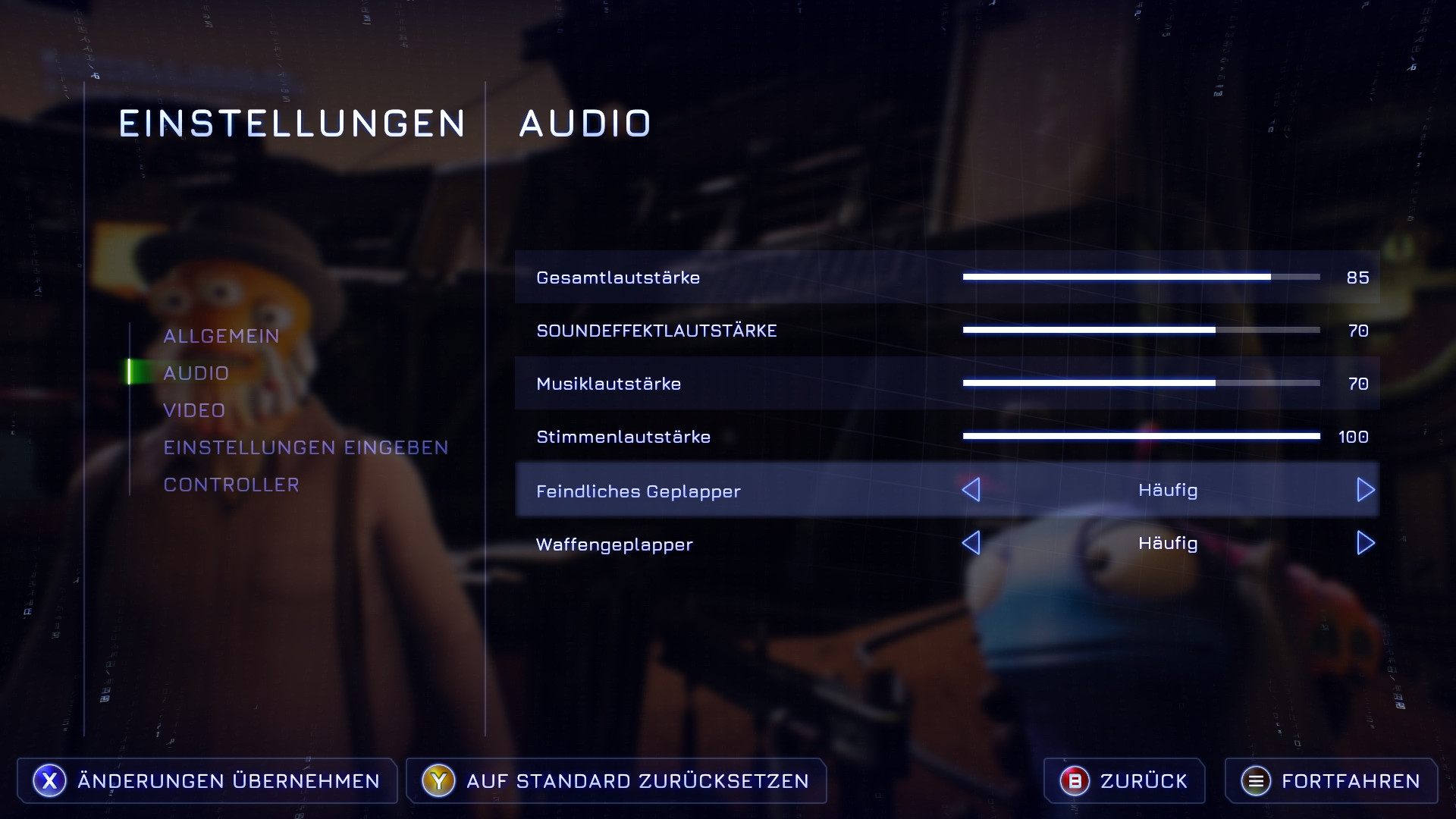The image size is (1456, 819).
Task: Go to the Controller settings section
Action: pyautogui.click(x=231, y=485)
